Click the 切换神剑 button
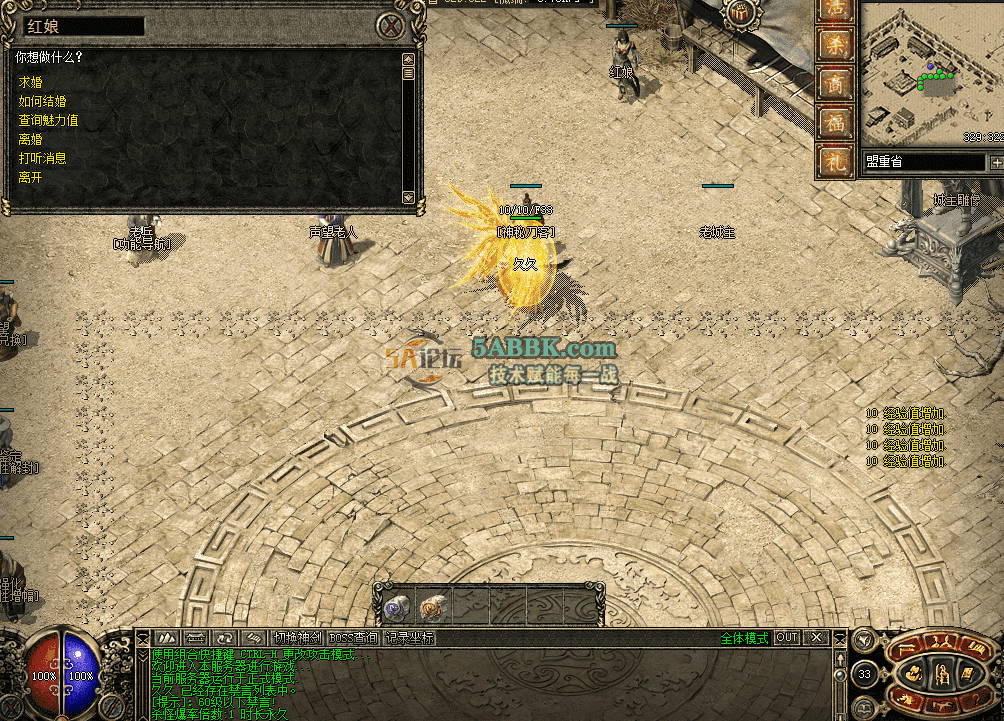1004x721 pixels. (x=298, y=638)
